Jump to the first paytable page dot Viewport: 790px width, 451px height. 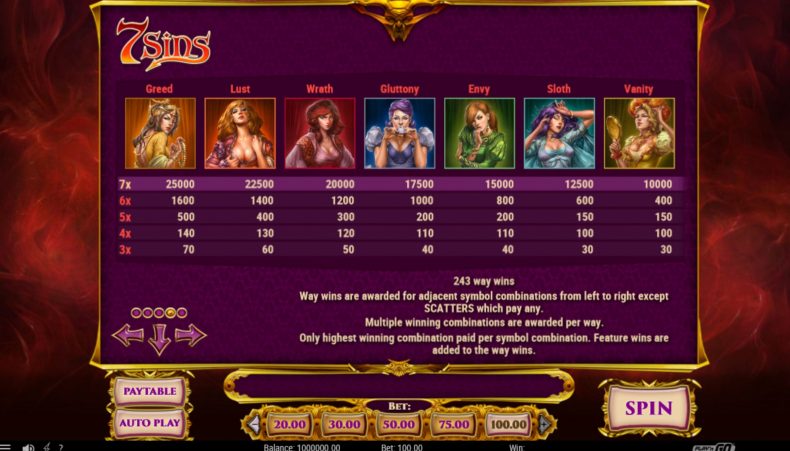[136, 313]
